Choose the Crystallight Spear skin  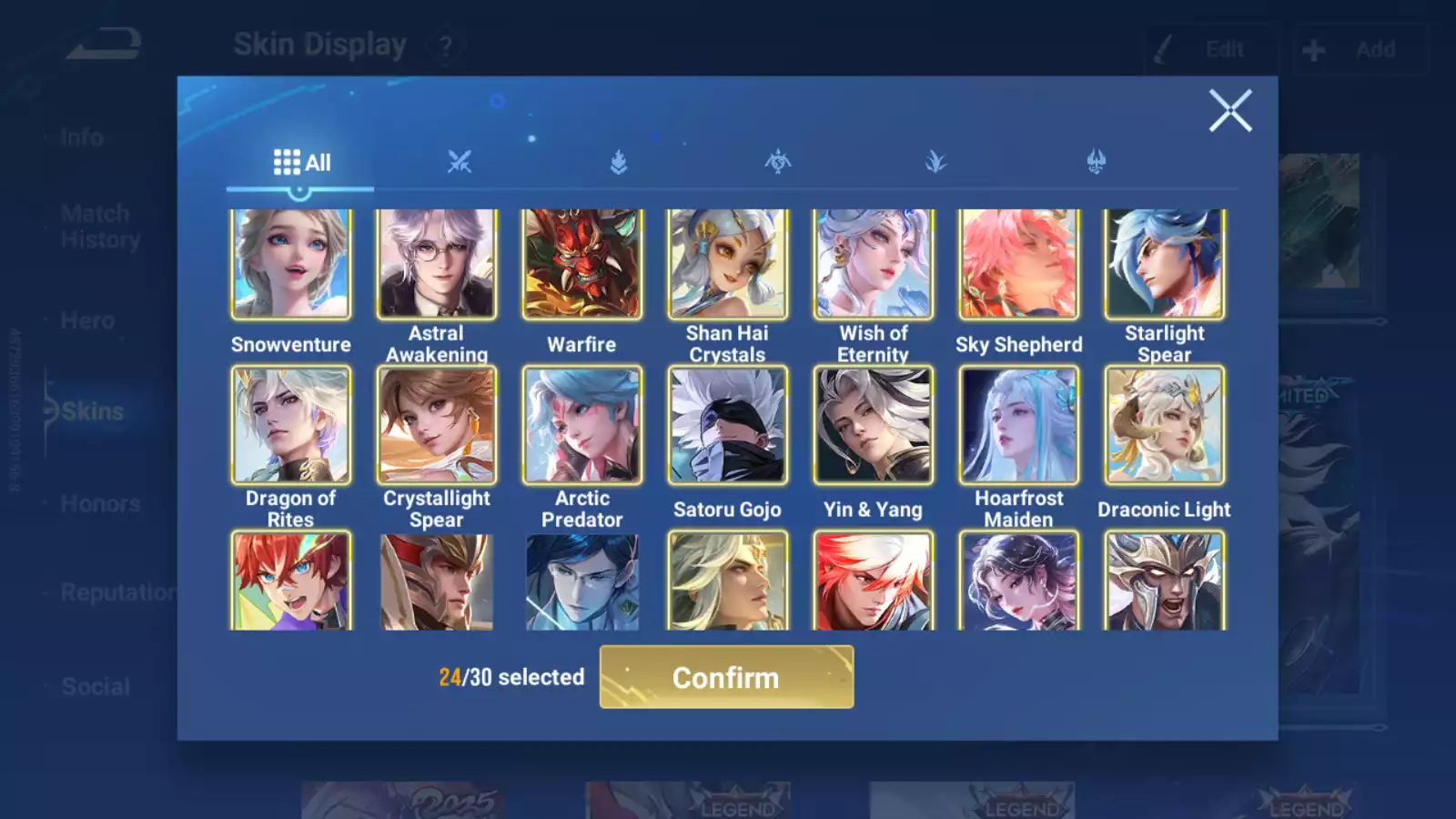pyautogui.click(x=436, y=425)
